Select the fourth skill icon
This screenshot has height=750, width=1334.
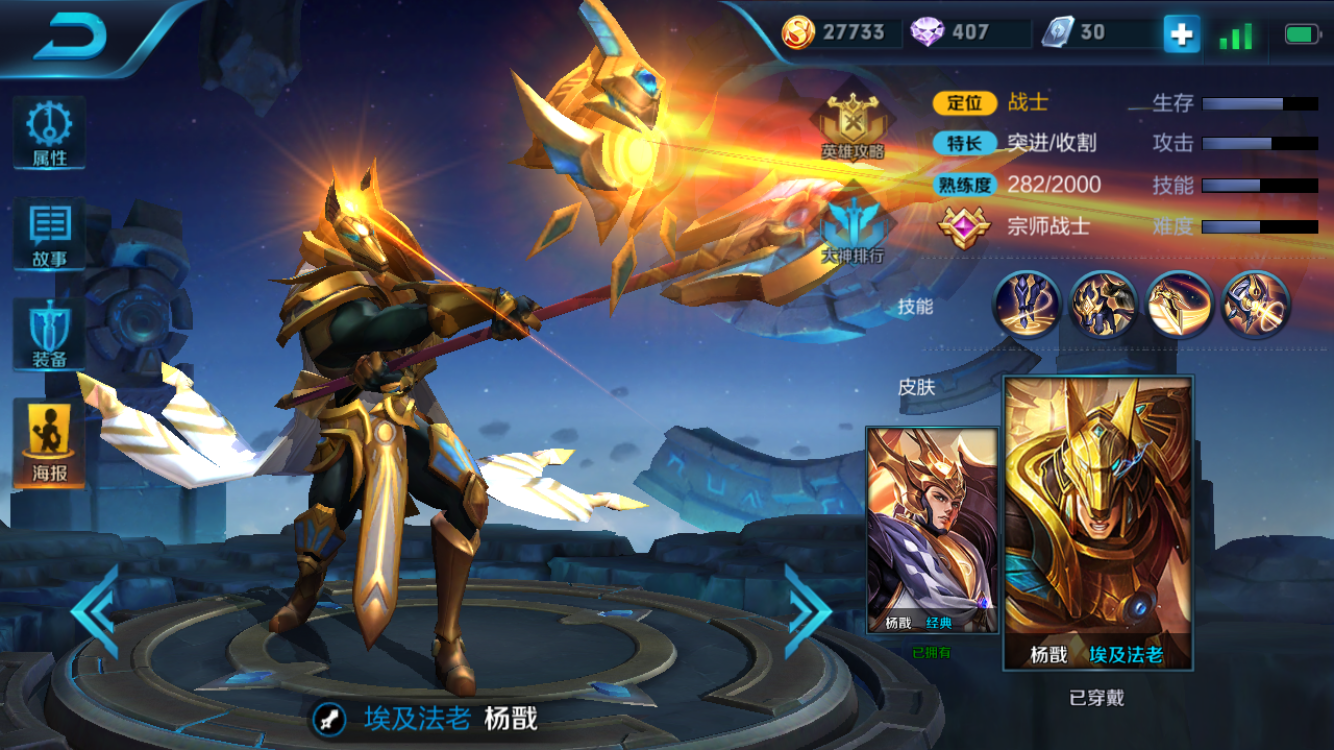tap(1256, 304)
